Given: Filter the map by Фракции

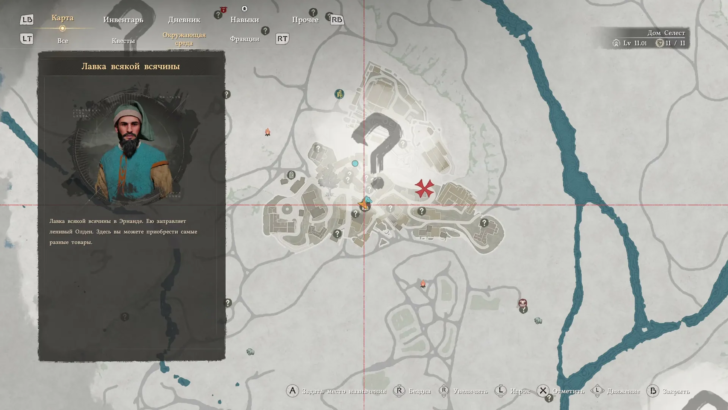Looking at the screenshot, I should [243, 40].
